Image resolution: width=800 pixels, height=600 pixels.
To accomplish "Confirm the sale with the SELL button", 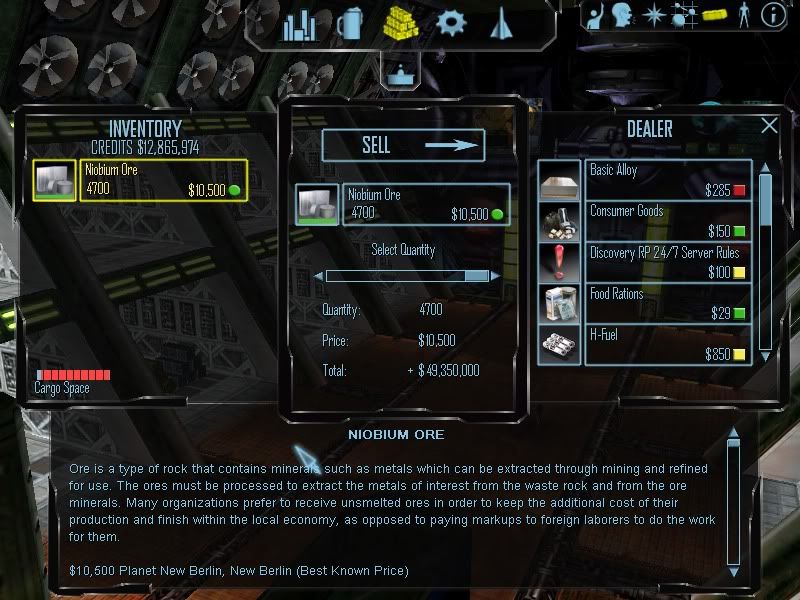I will [402, 146].
